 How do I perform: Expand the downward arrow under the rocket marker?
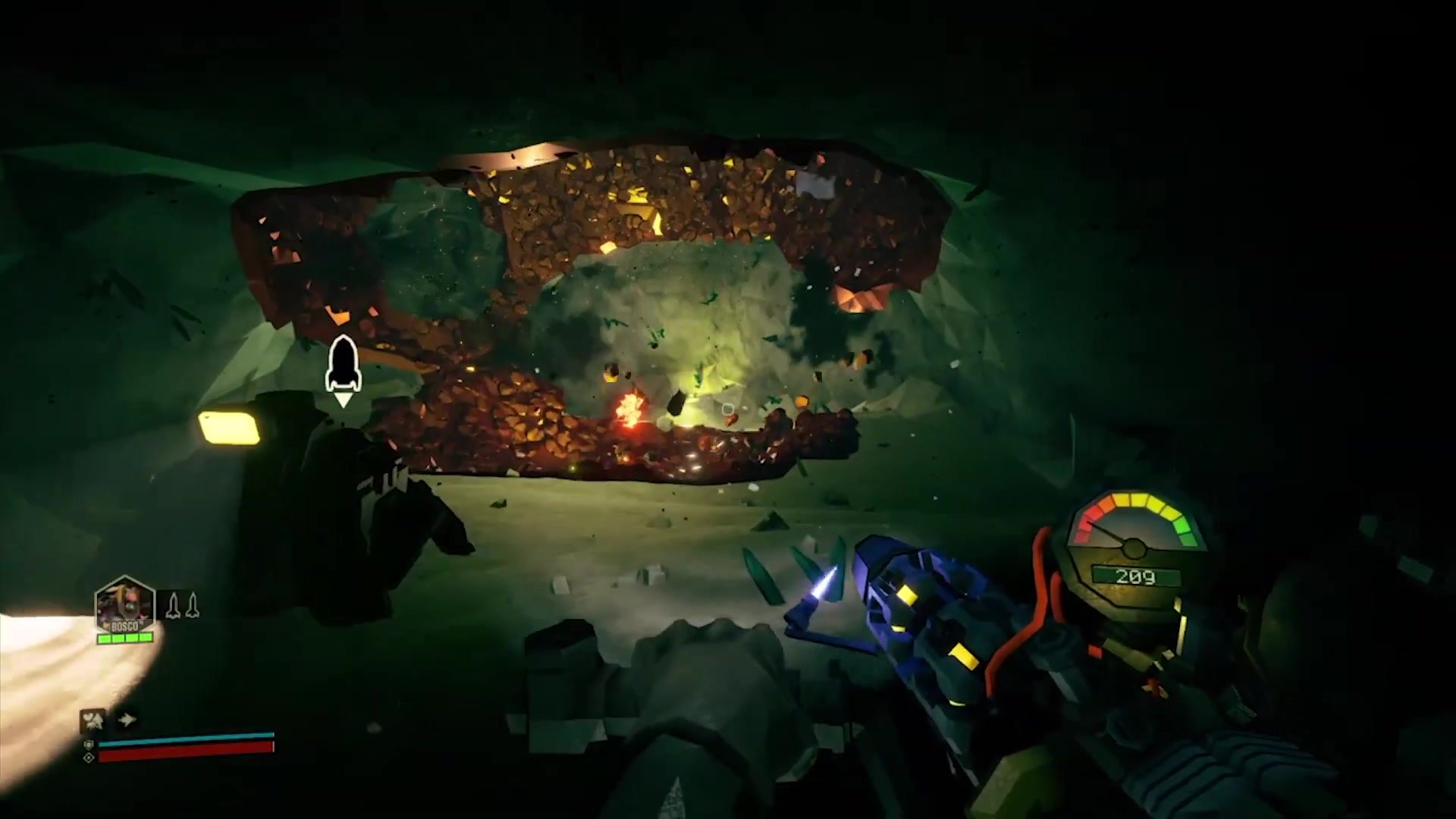(344, 400)
